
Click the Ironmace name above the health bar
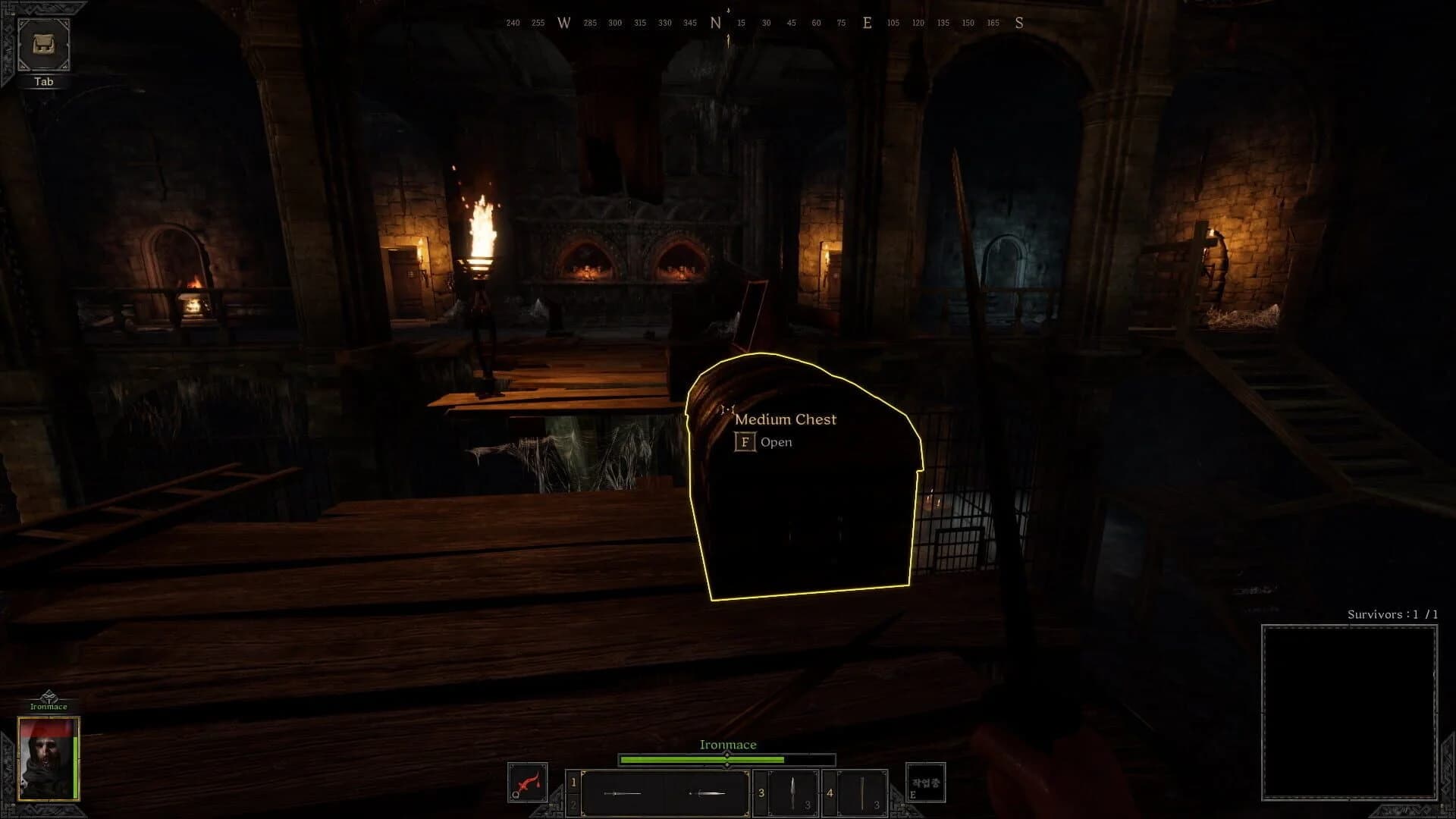(727, 744)
